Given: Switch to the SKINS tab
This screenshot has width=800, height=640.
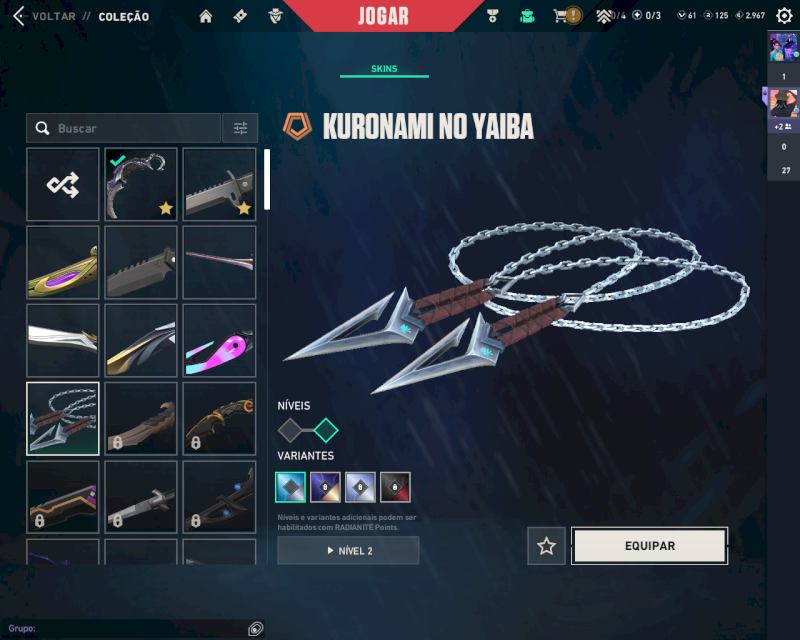Looking at the screenshot, I should click(x=384, y=69).
